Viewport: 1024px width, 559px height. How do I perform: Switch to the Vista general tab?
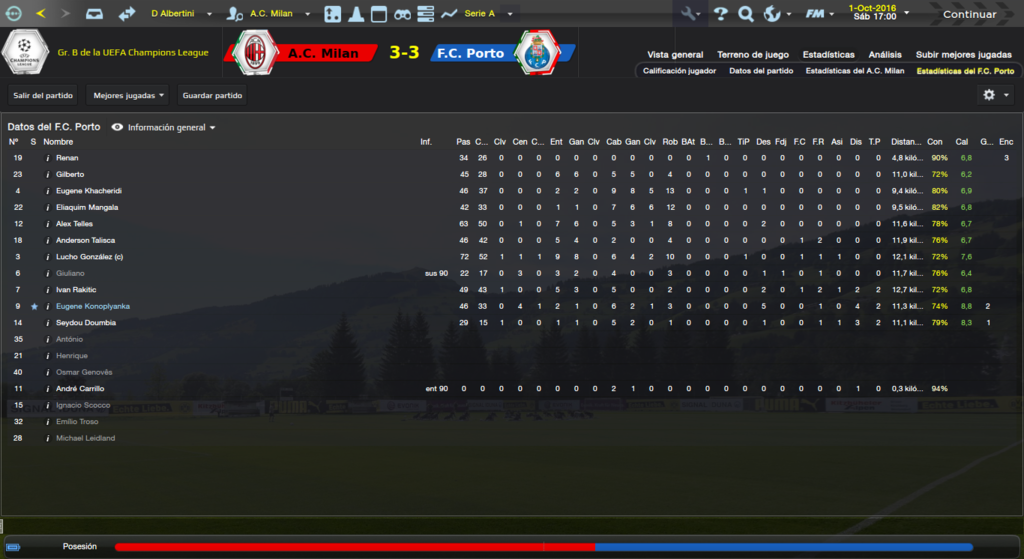tap(675, 55)
